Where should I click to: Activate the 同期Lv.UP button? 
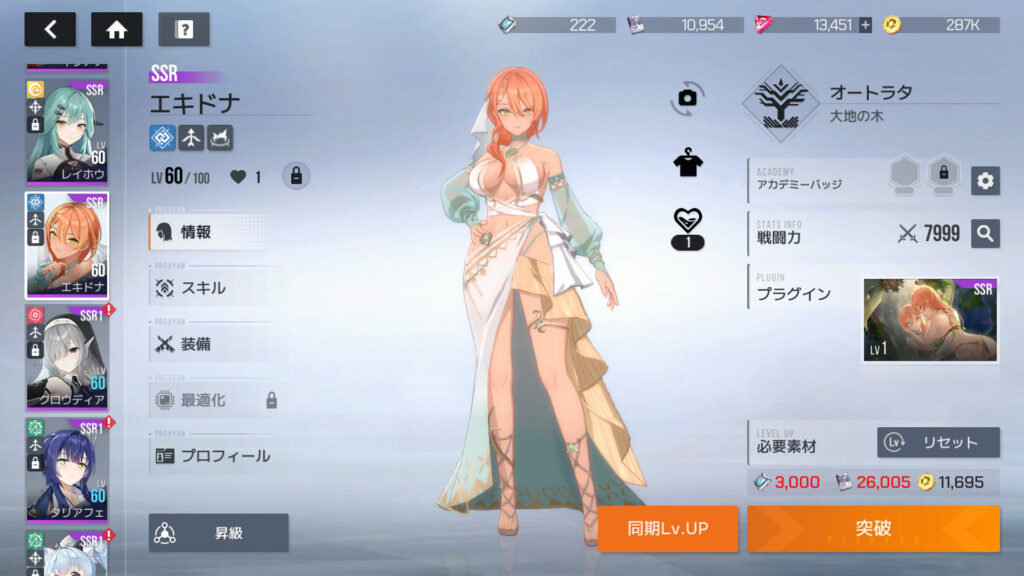pyautogui.click(x=668, y=528)
